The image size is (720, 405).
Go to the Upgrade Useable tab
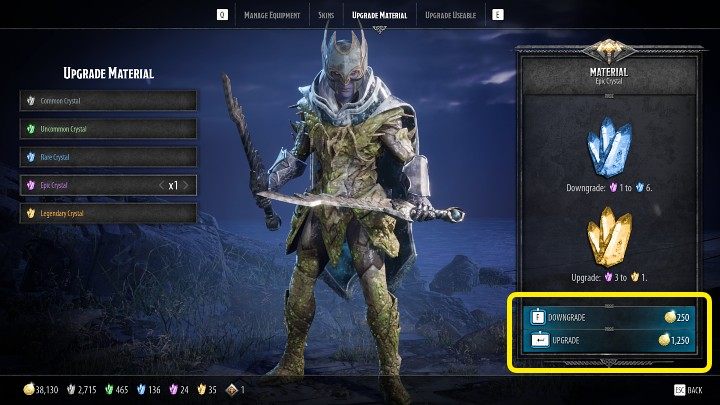[x=451, y=15]
